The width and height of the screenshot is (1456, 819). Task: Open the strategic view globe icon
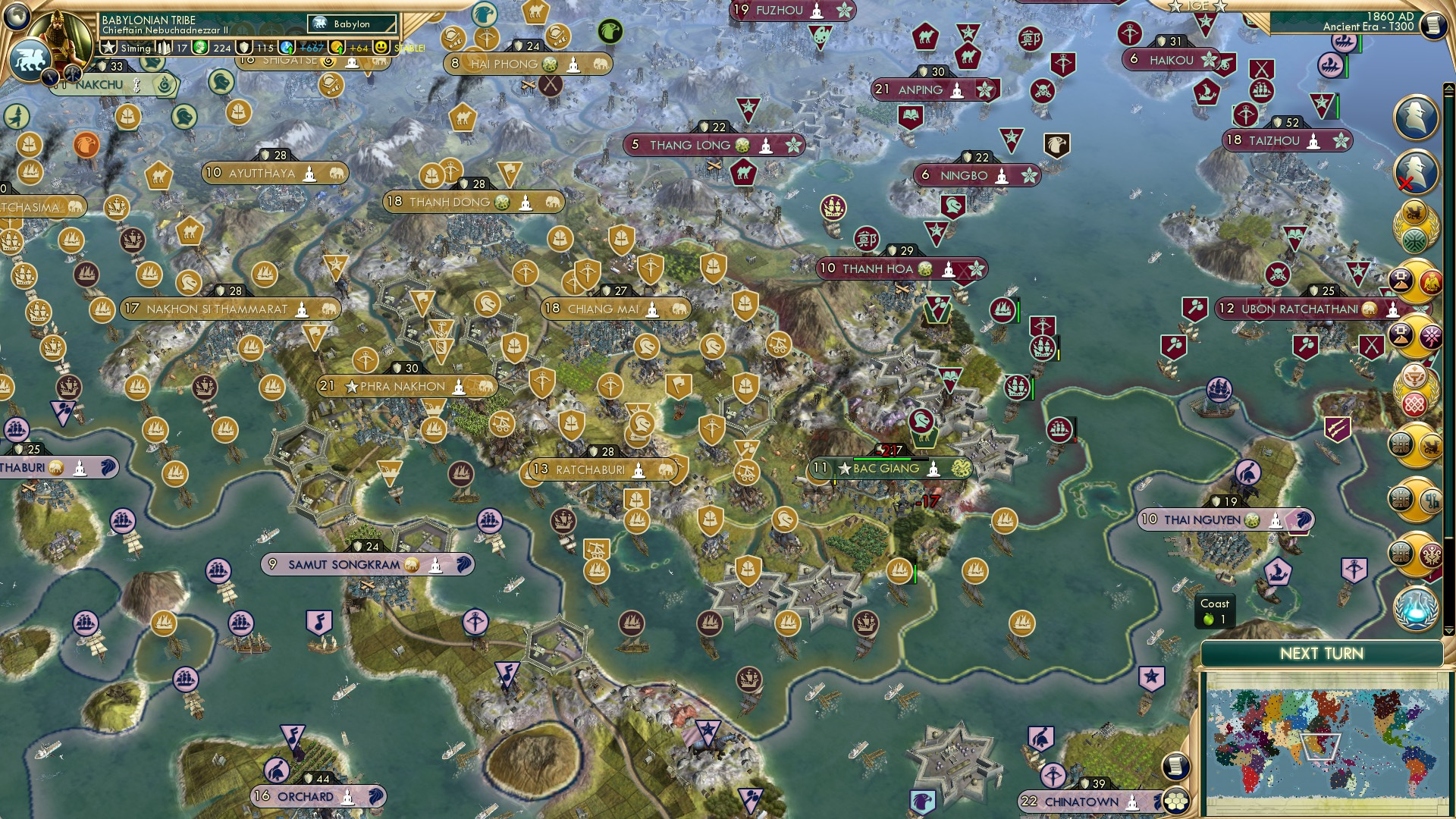[17, 17]
